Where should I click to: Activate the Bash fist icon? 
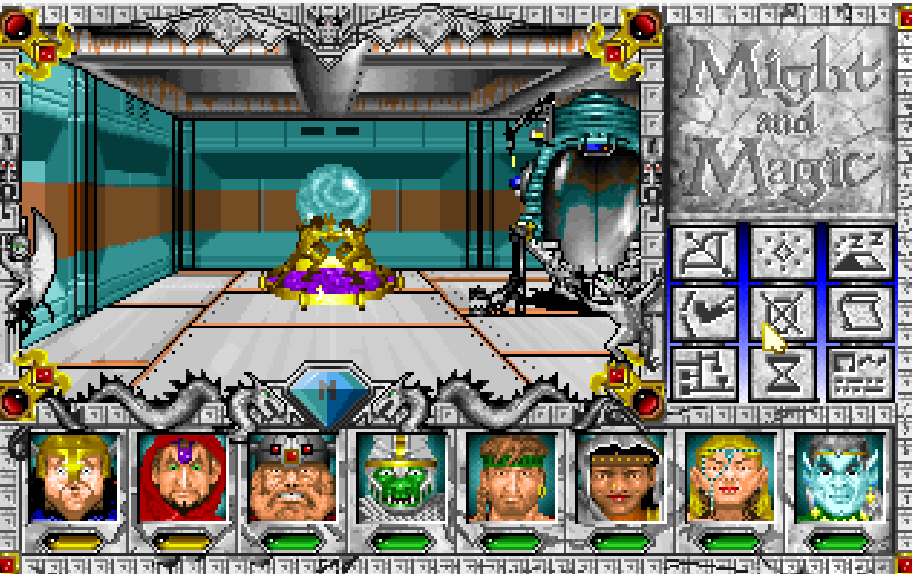pyautogui.click(x=704, y=313)
